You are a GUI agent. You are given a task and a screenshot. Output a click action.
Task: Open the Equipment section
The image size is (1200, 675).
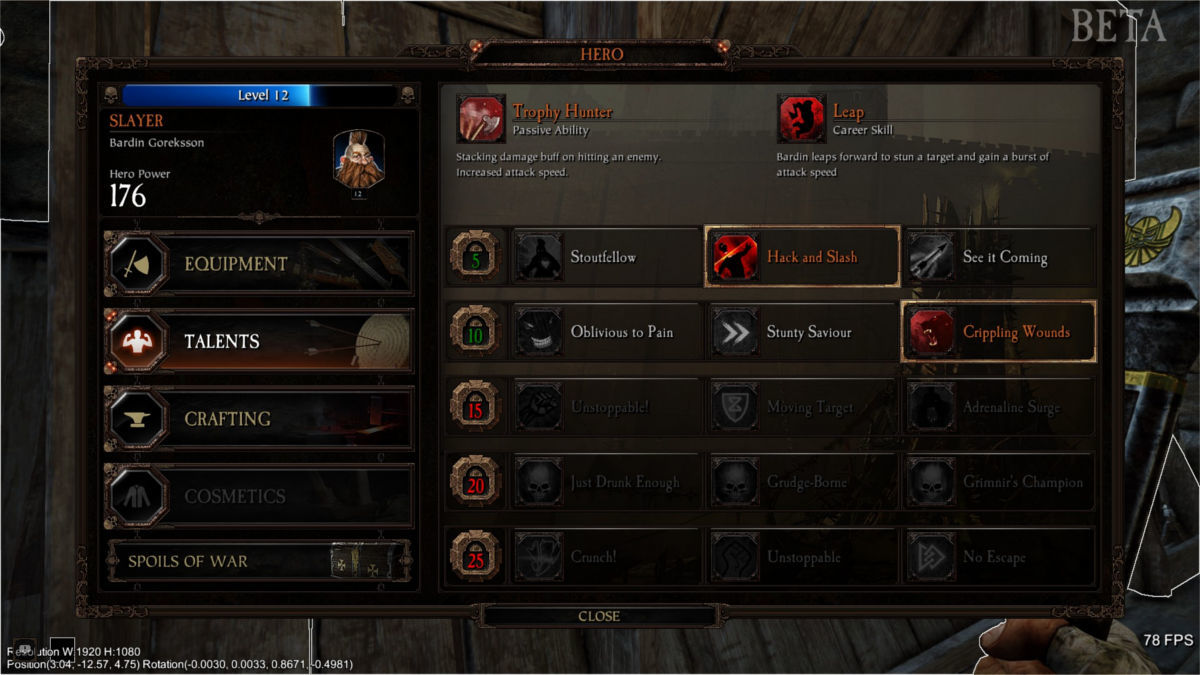click(258, 264)
